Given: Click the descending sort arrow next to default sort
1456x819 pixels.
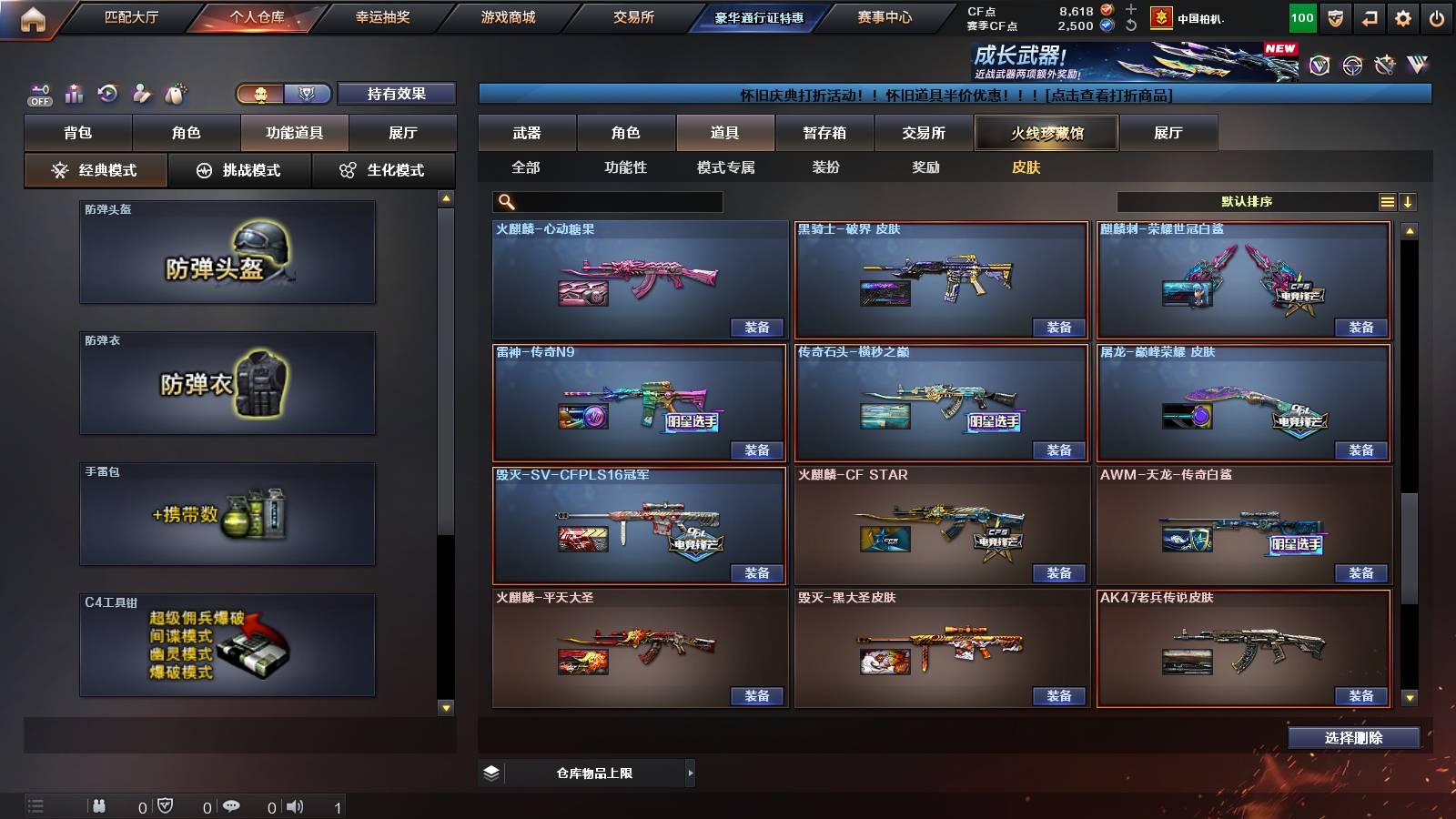Looking at the screenshot, I should (1409, 201).
